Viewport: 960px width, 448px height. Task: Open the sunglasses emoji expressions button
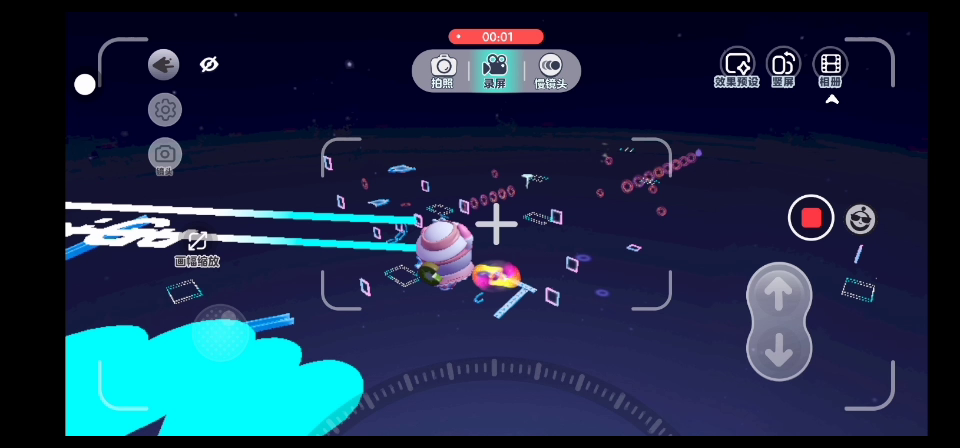(861, 218)
